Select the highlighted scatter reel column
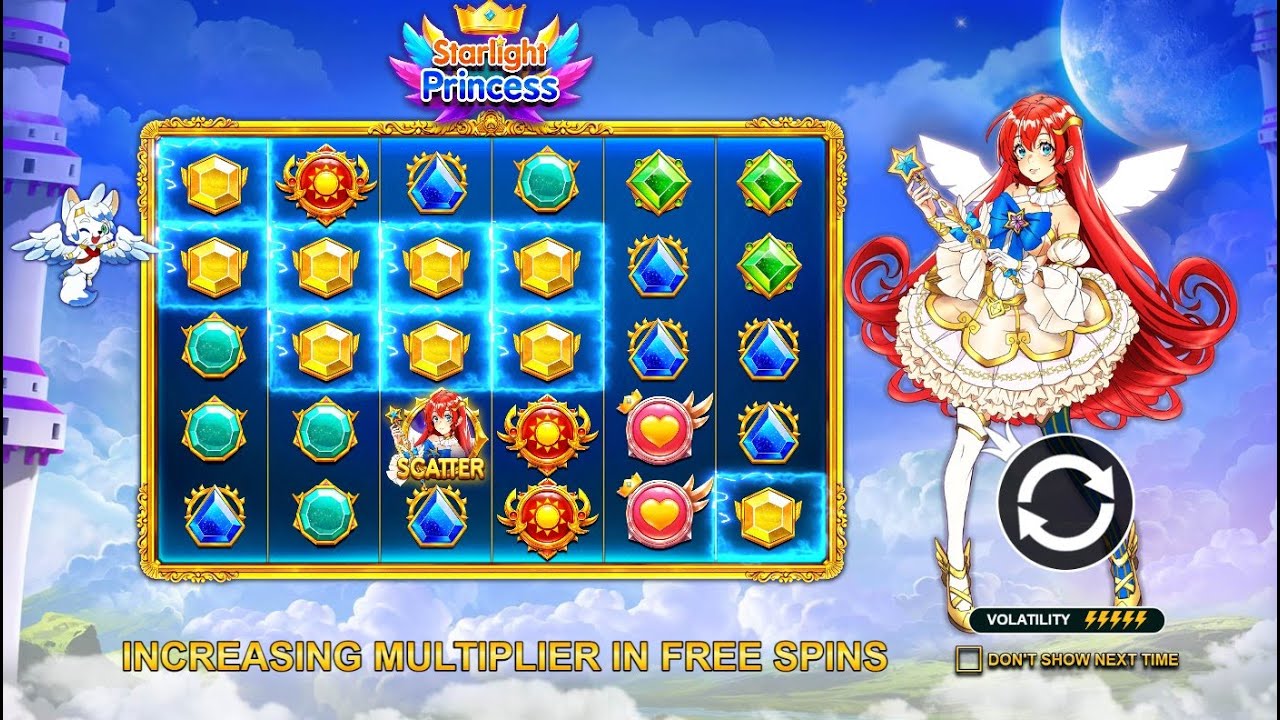The height and width of the screenshot is (720, 1280). 436,350
